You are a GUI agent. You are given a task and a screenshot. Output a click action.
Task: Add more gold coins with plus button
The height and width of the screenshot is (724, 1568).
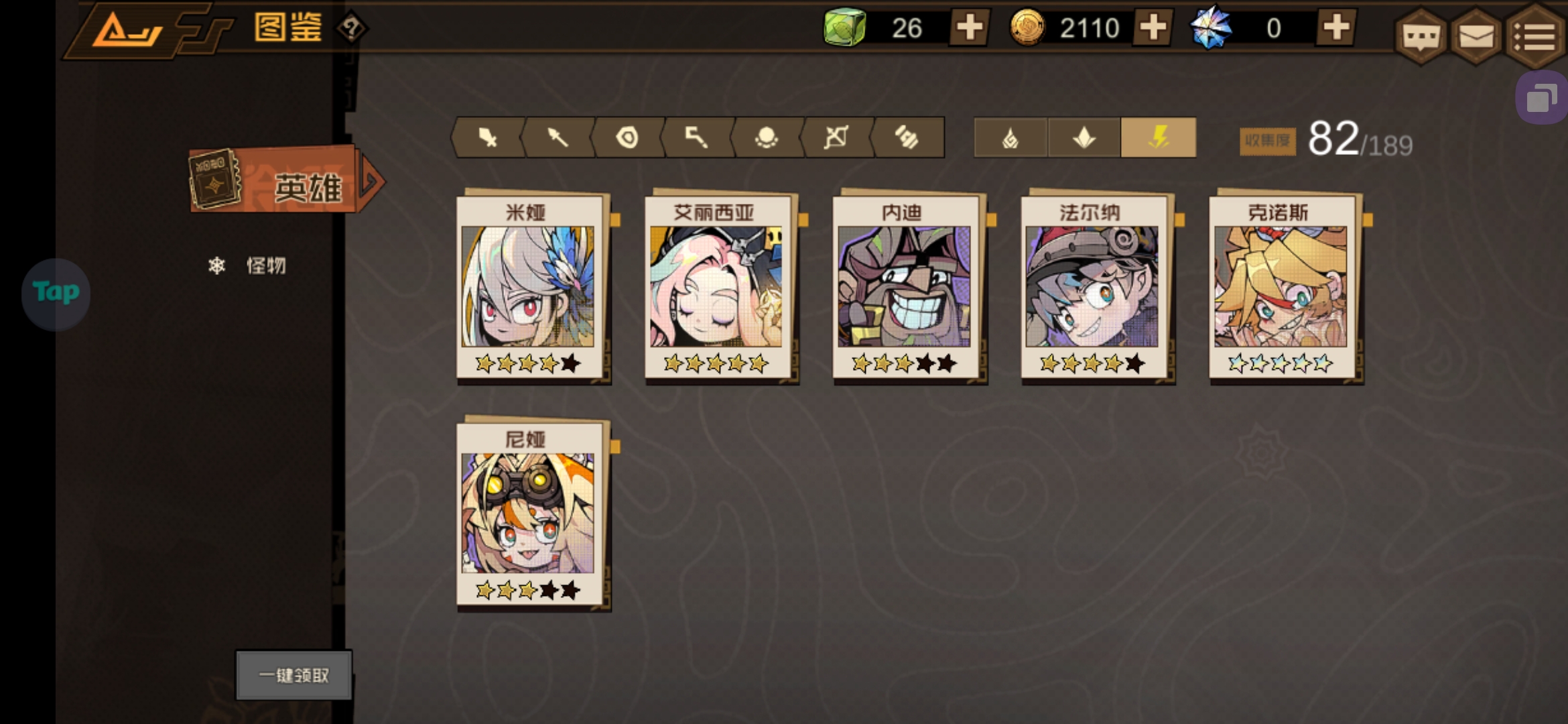point(1153,27)
